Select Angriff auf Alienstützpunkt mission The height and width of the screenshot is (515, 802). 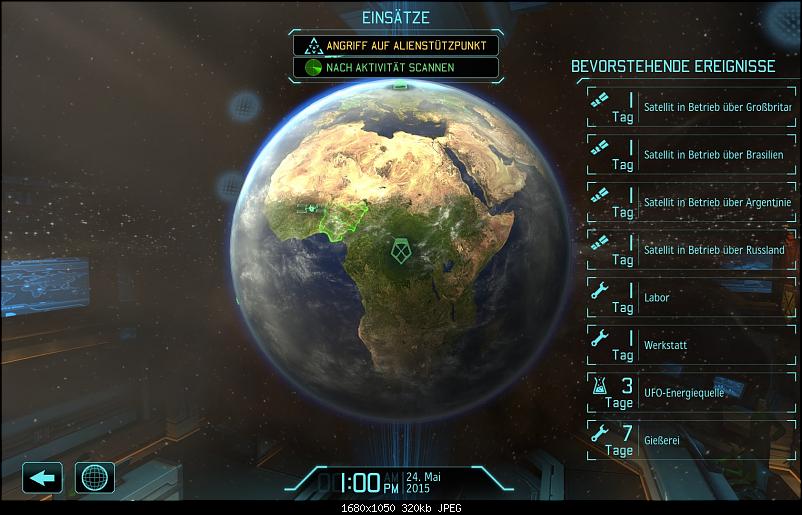coord(395,46)
